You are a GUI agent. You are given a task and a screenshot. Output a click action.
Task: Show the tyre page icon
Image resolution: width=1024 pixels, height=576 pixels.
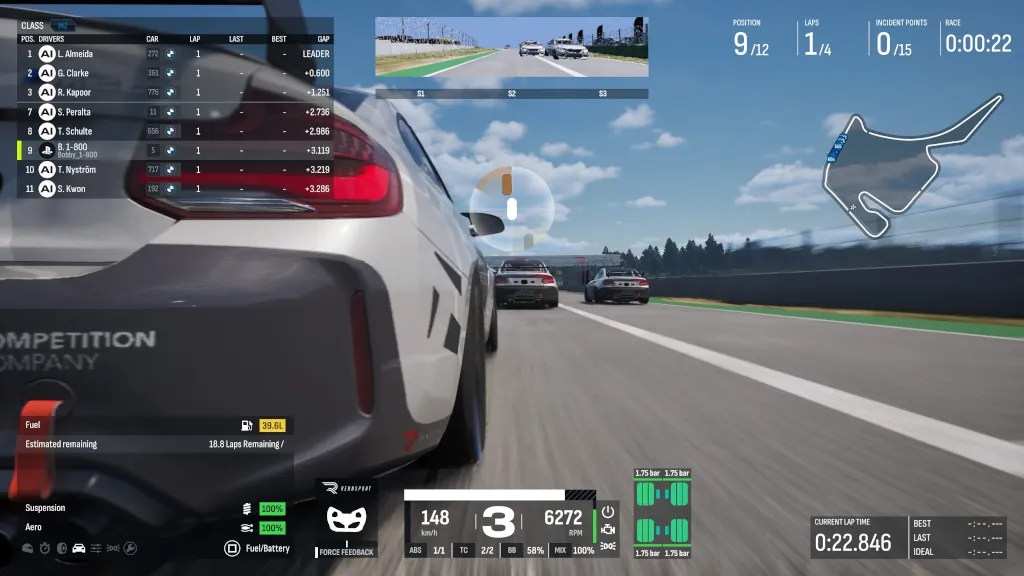coord(61,548)
